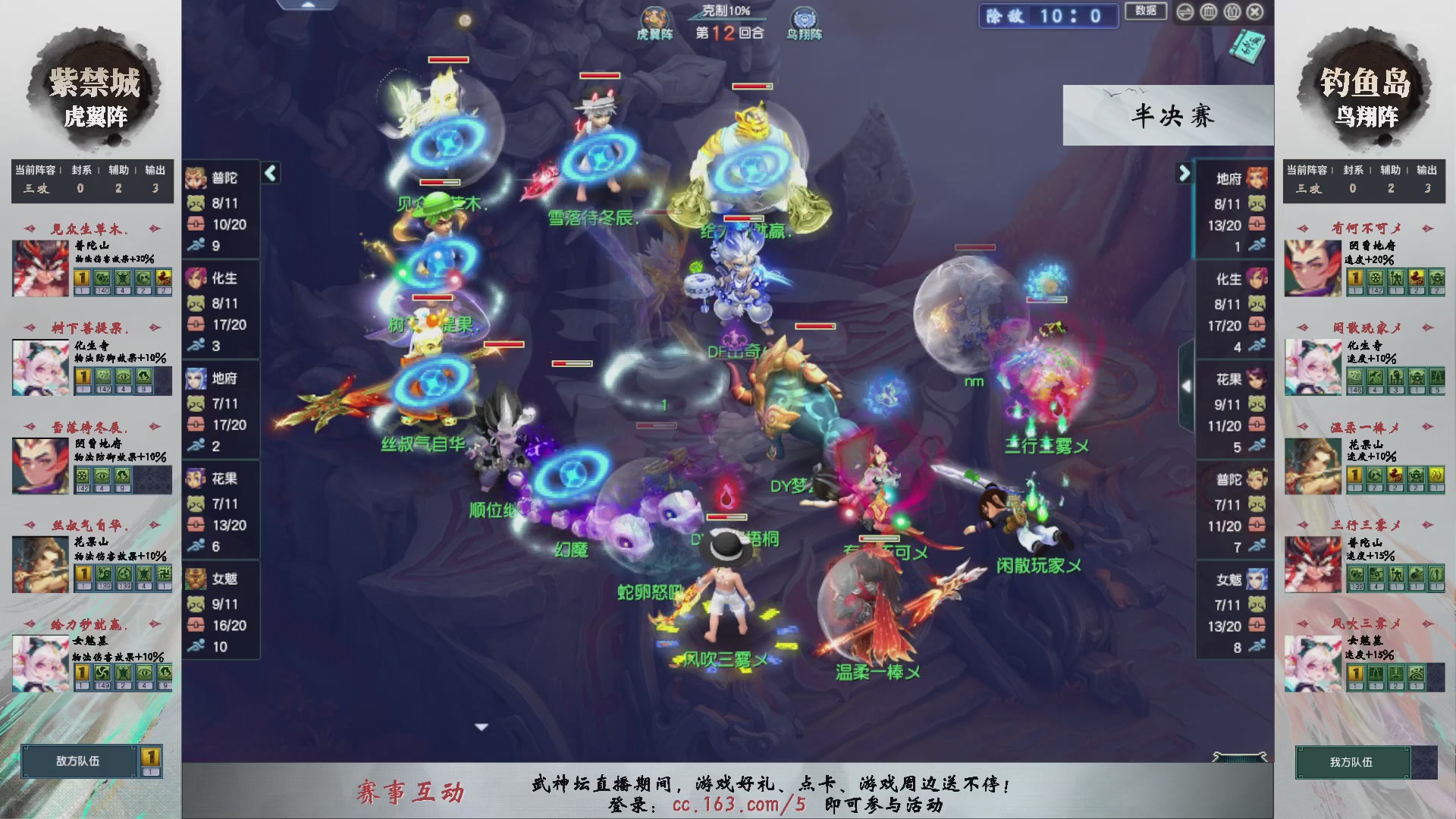The width and height of the screenshot is (1456, 819).
Task: Click the grid view toggle in top-right toolbar
Action: click(1209, 11)
